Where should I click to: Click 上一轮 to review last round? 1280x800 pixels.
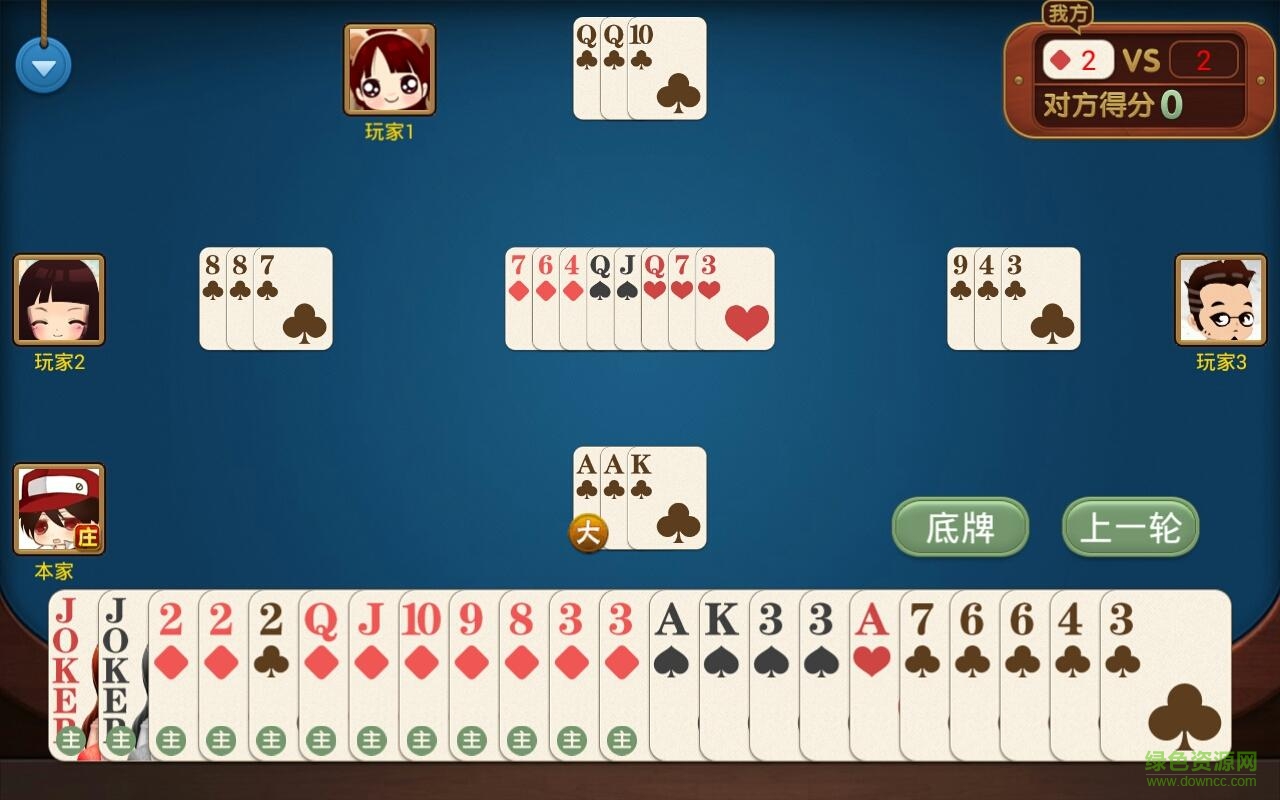pos(1129,524)
